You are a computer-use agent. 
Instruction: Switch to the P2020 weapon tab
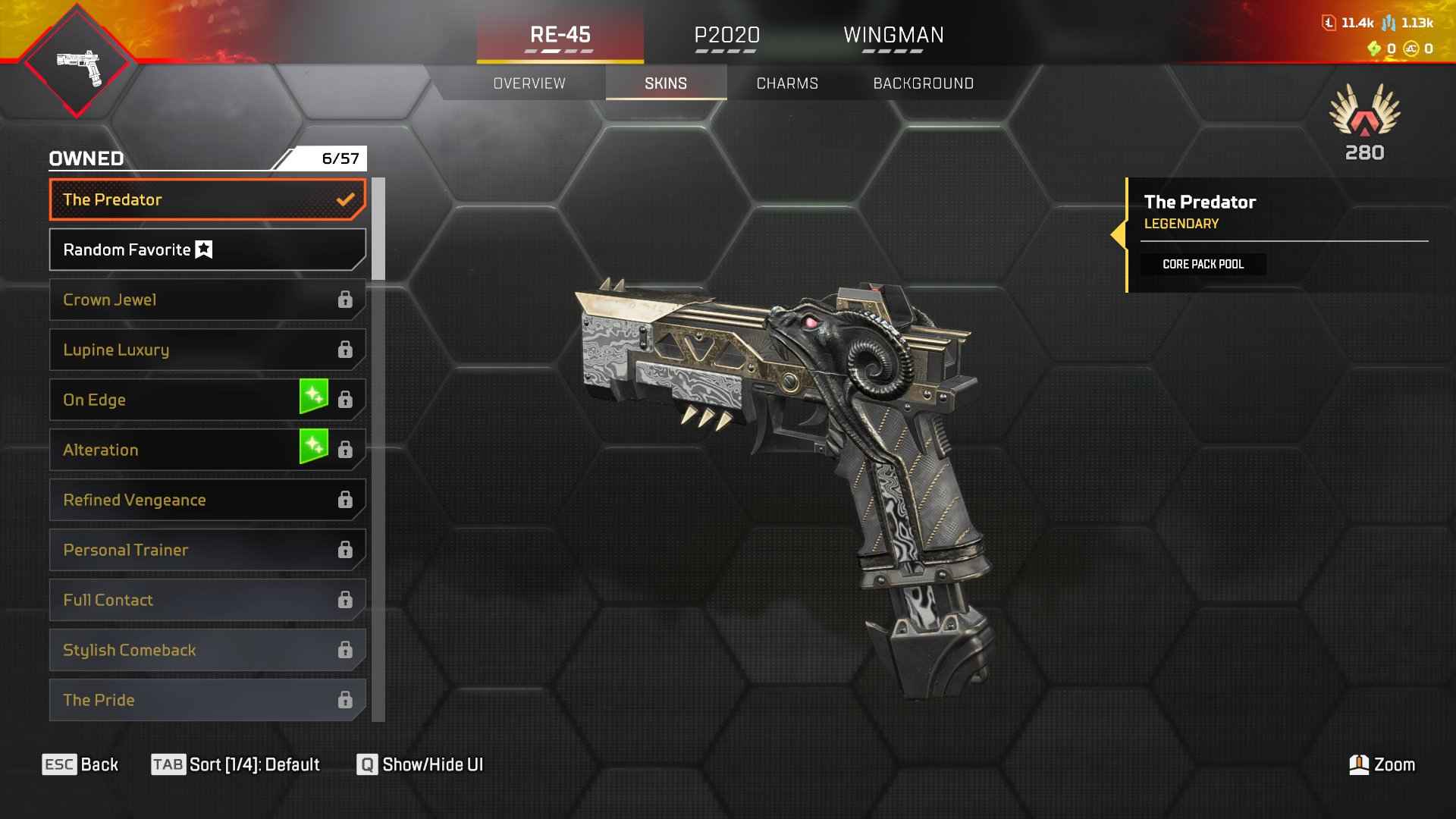coord(726,35)
